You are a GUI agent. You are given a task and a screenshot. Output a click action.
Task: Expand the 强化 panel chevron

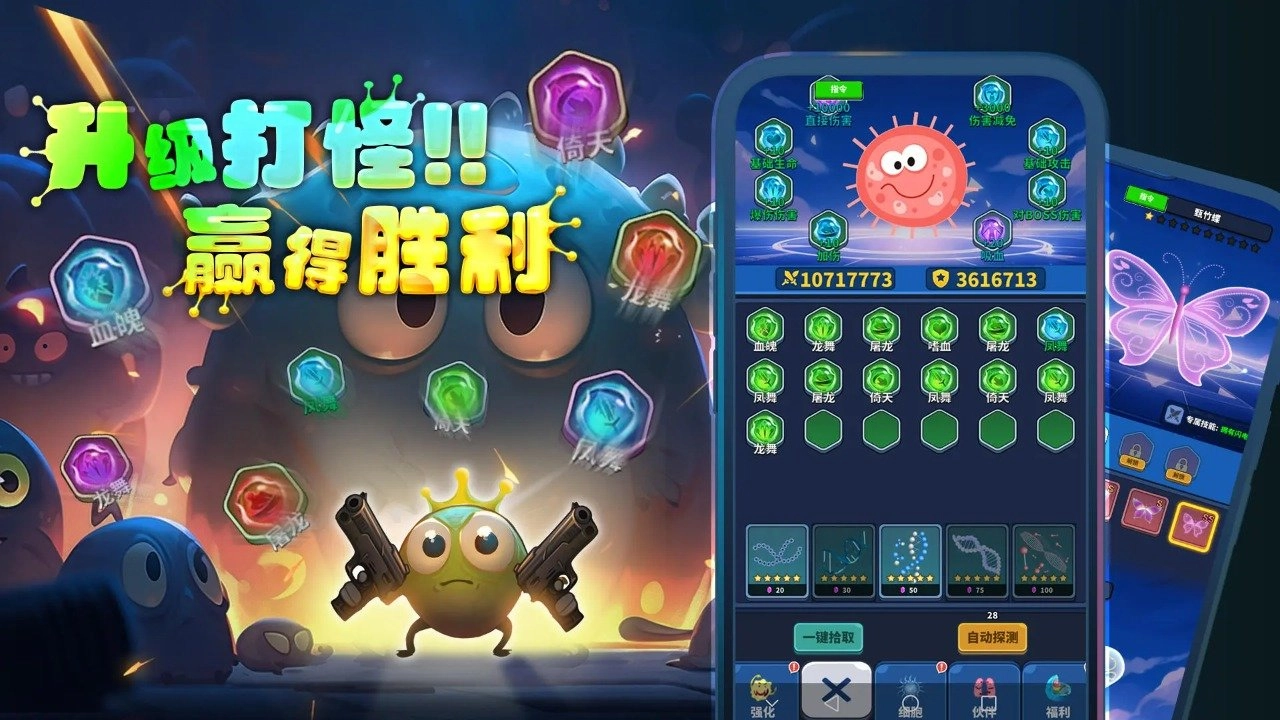coord(772,702)
